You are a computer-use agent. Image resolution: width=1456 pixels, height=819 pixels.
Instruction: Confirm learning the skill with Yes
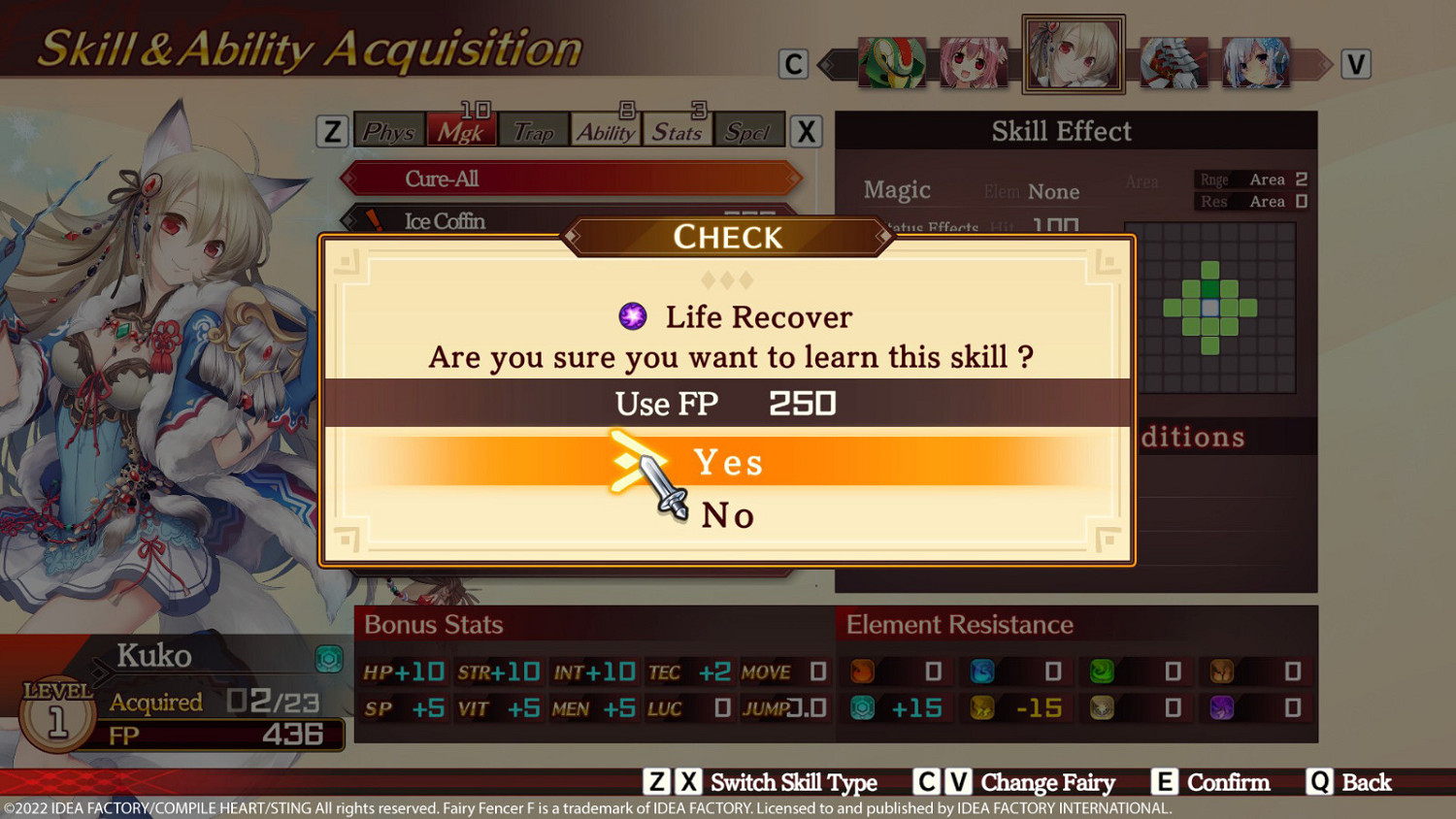point(729,462)
